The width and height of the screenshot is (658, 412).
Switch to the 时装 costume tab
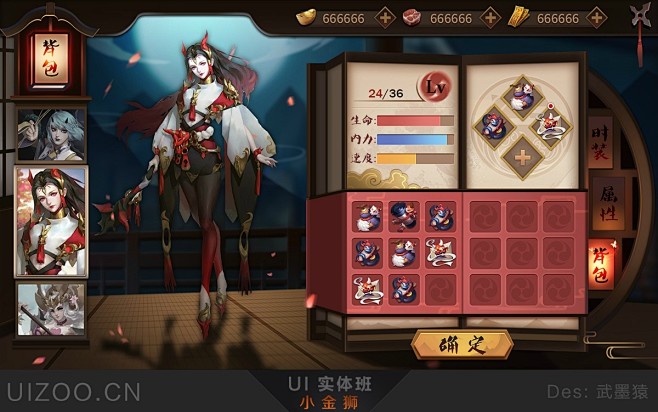599,142
